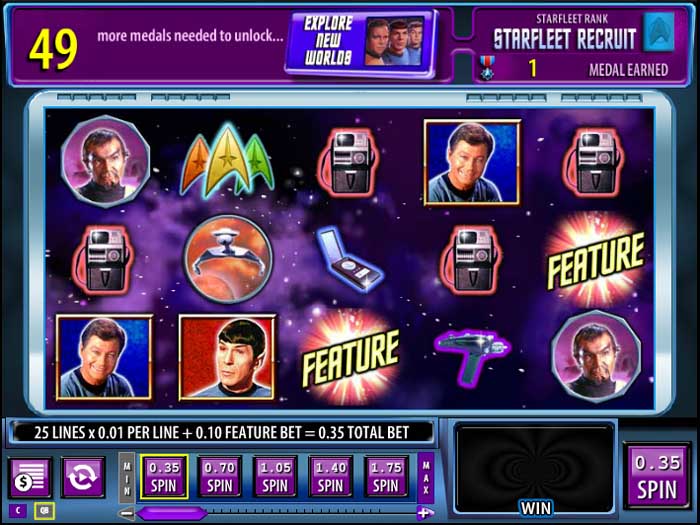Choose the 0.70 SPIN bet button
The width and height of the screenshot is (700, 525).
(220, 476)
